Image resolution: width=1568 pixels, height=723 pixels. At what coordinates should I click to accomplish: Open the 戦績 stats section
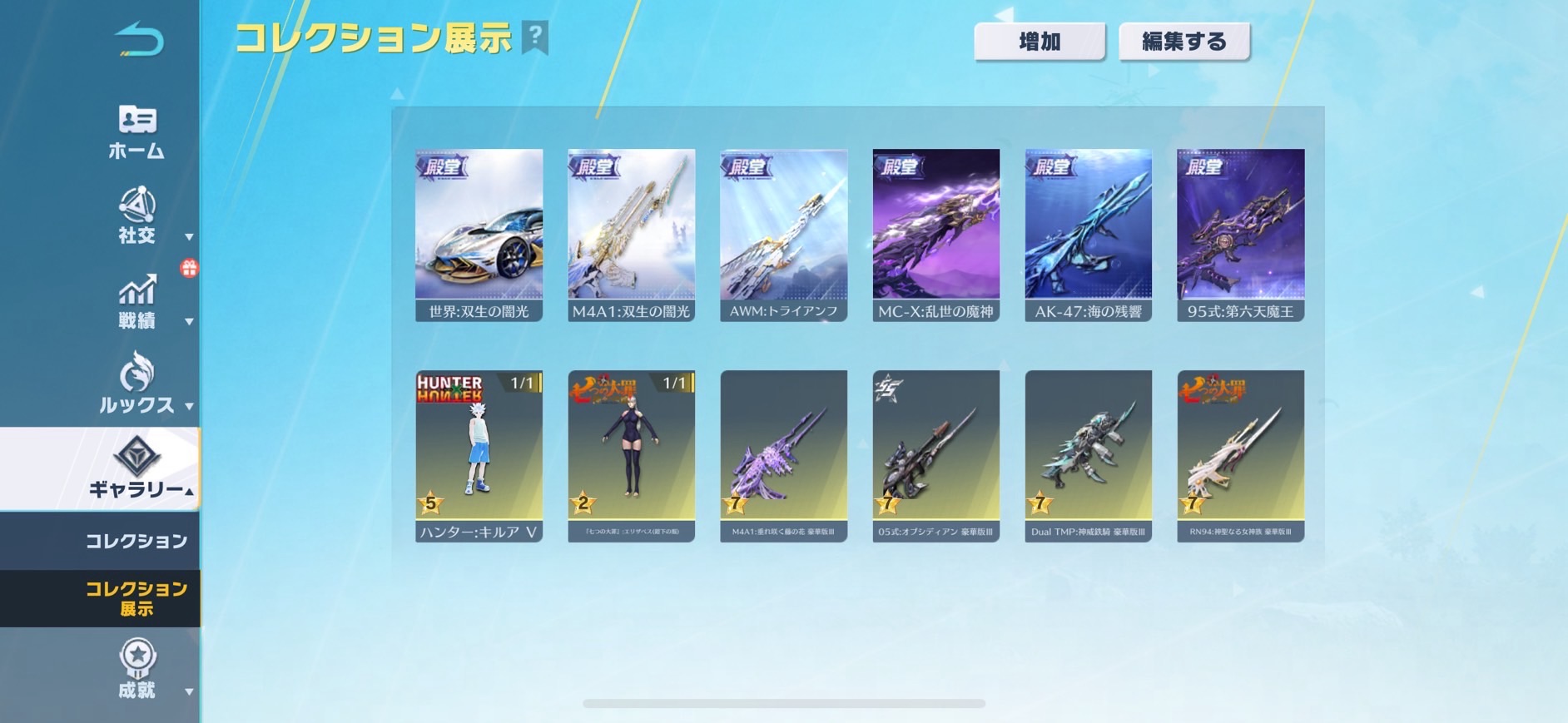(137, 303)
